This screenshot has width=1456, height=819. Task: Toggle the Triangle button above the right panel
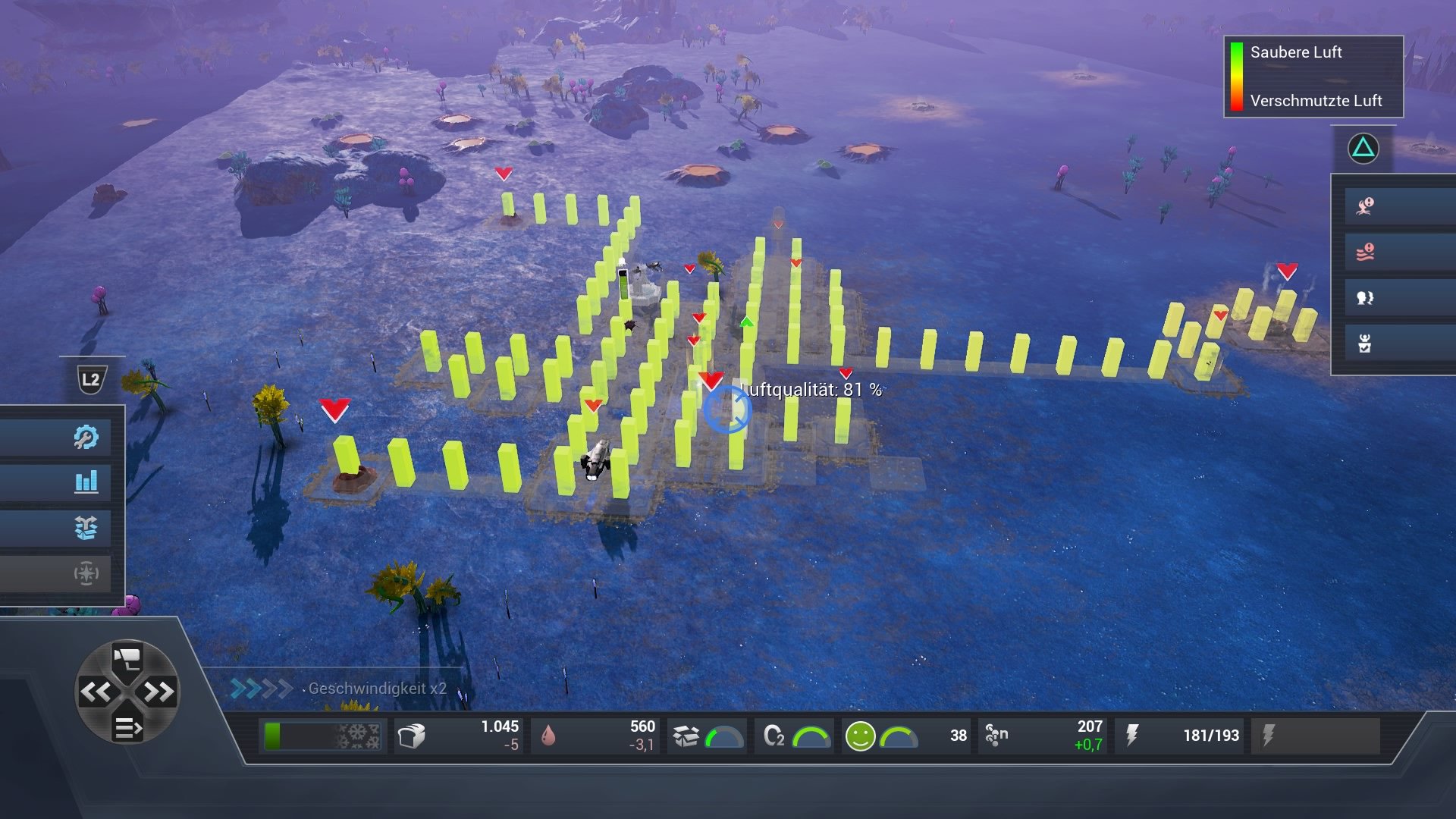1362,148
